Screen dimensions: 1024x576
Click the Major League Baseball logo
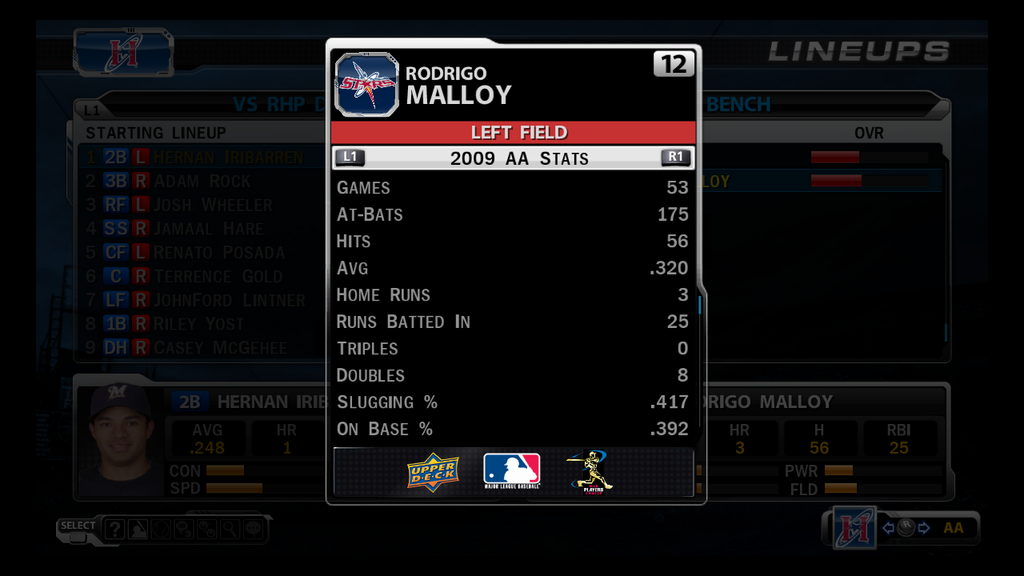[x=511, y=471]
